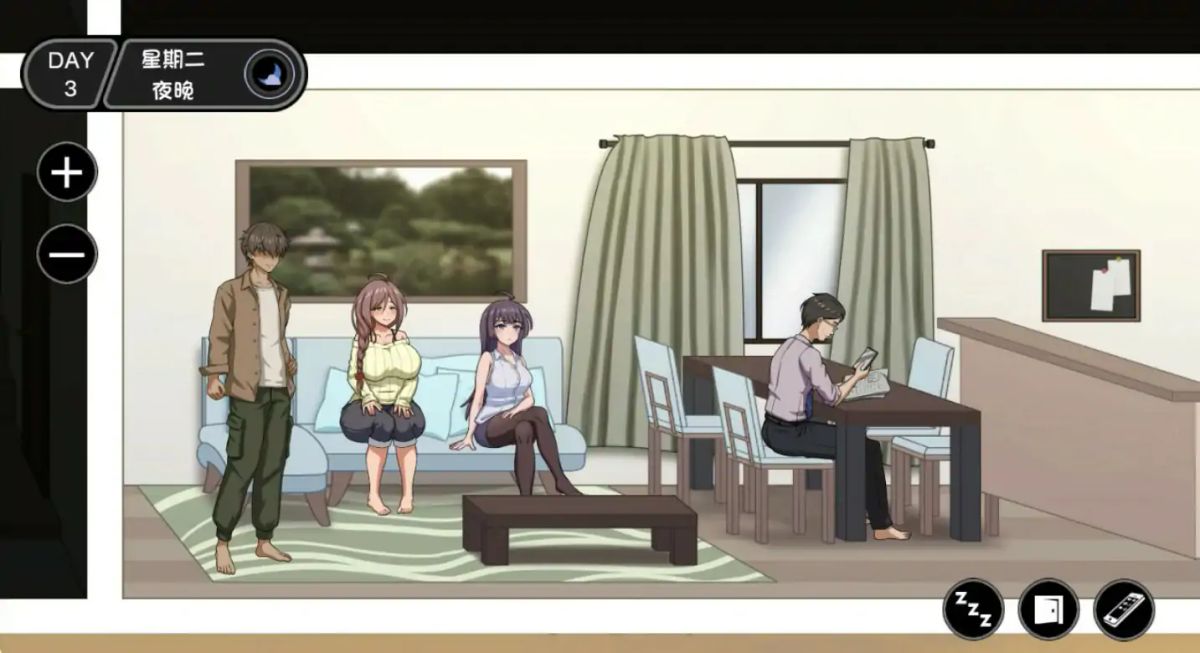The width and height of the screenshot is (1200, 653).
Task: Leave the room via the door icon
Action: pyautogui.click(x=1048, y=609)
